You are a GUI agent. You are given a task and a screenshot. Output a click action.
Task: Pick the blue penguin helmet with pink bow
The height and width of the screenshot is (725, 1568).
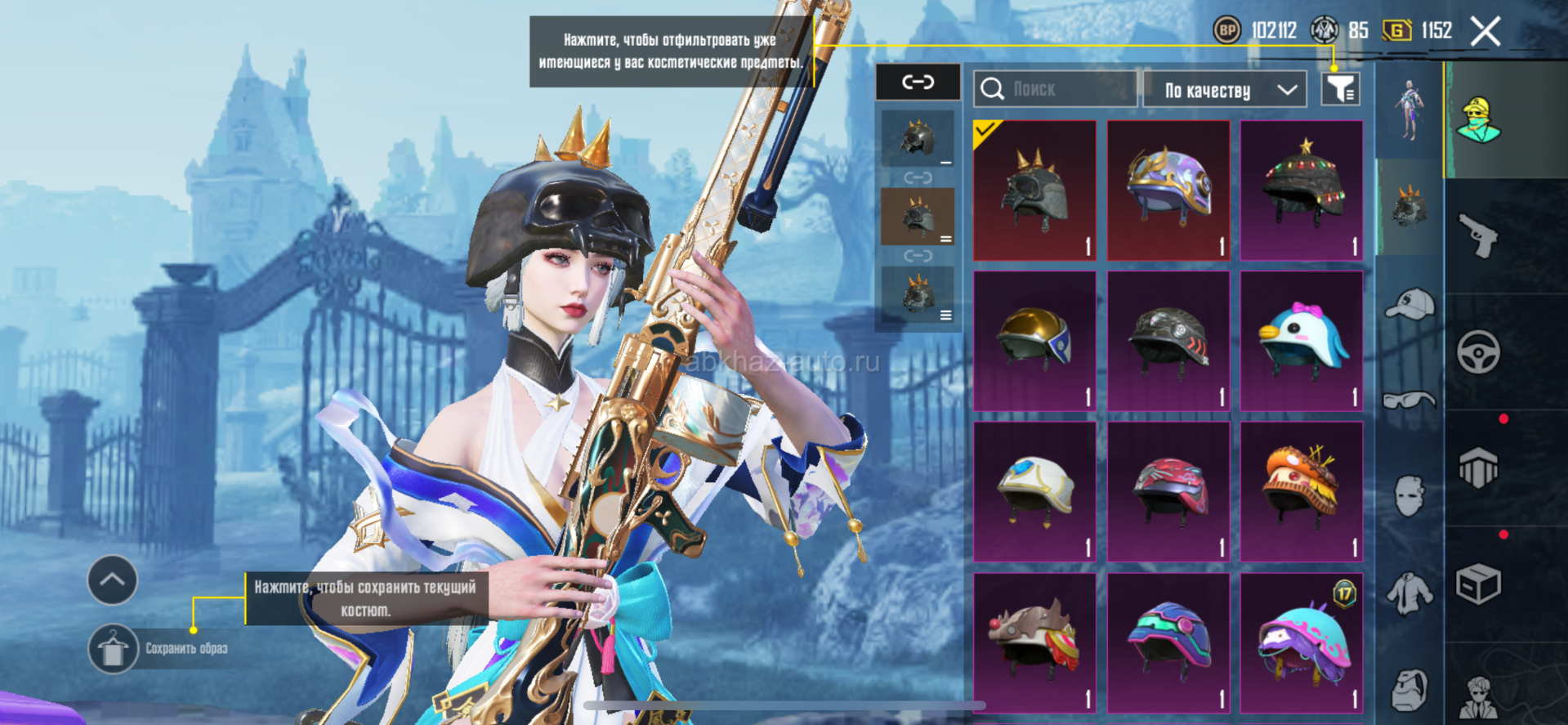tap(1302, 340)
